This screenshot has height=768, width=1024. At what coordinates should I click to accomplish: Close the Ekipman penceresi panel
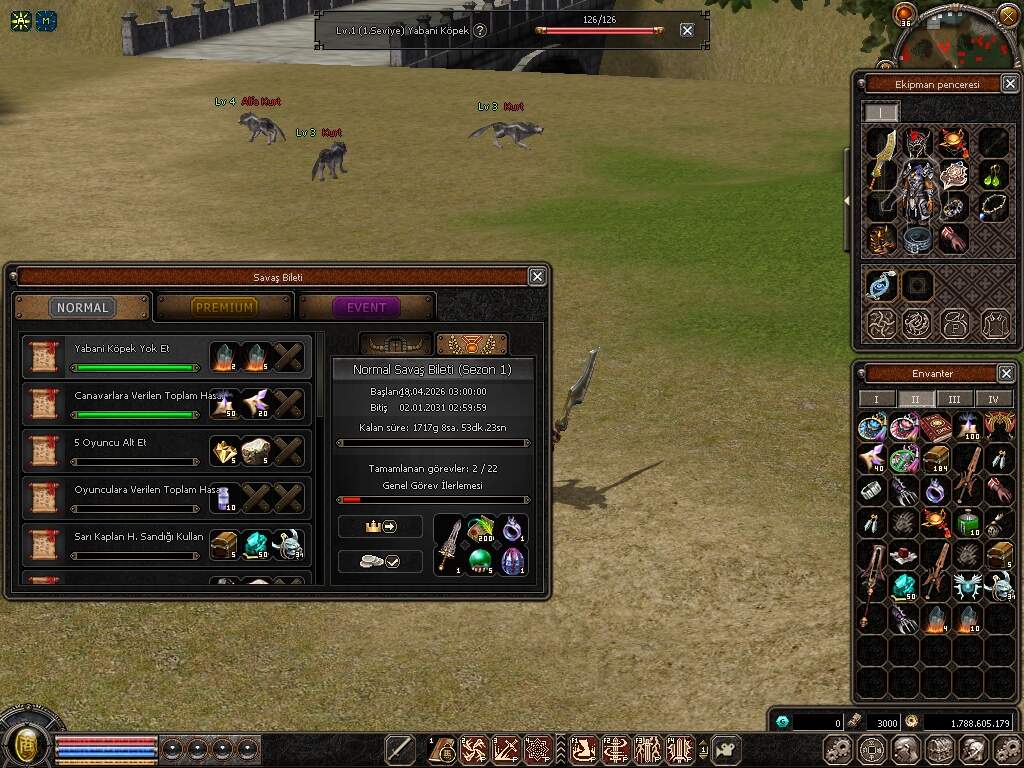click(x=1006, y=84)
